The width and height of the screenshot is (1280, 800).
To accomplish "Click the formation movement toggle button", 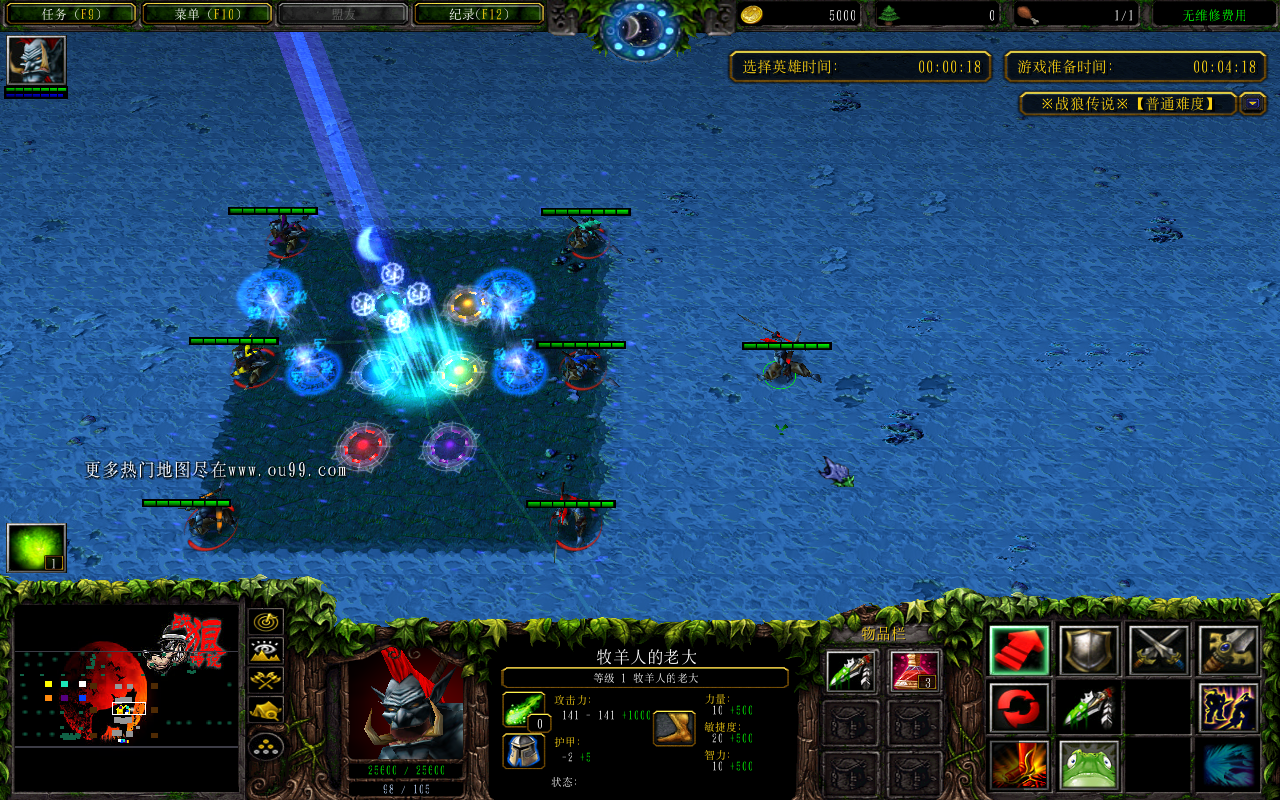I will point(266,746).
